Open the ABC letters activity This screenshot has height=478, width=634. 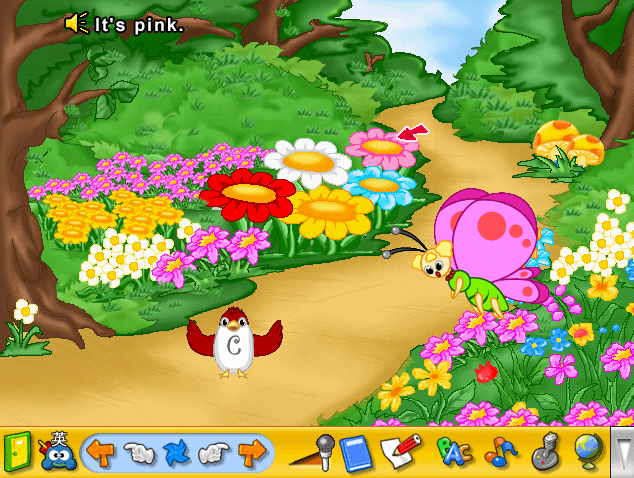(454, 453)
